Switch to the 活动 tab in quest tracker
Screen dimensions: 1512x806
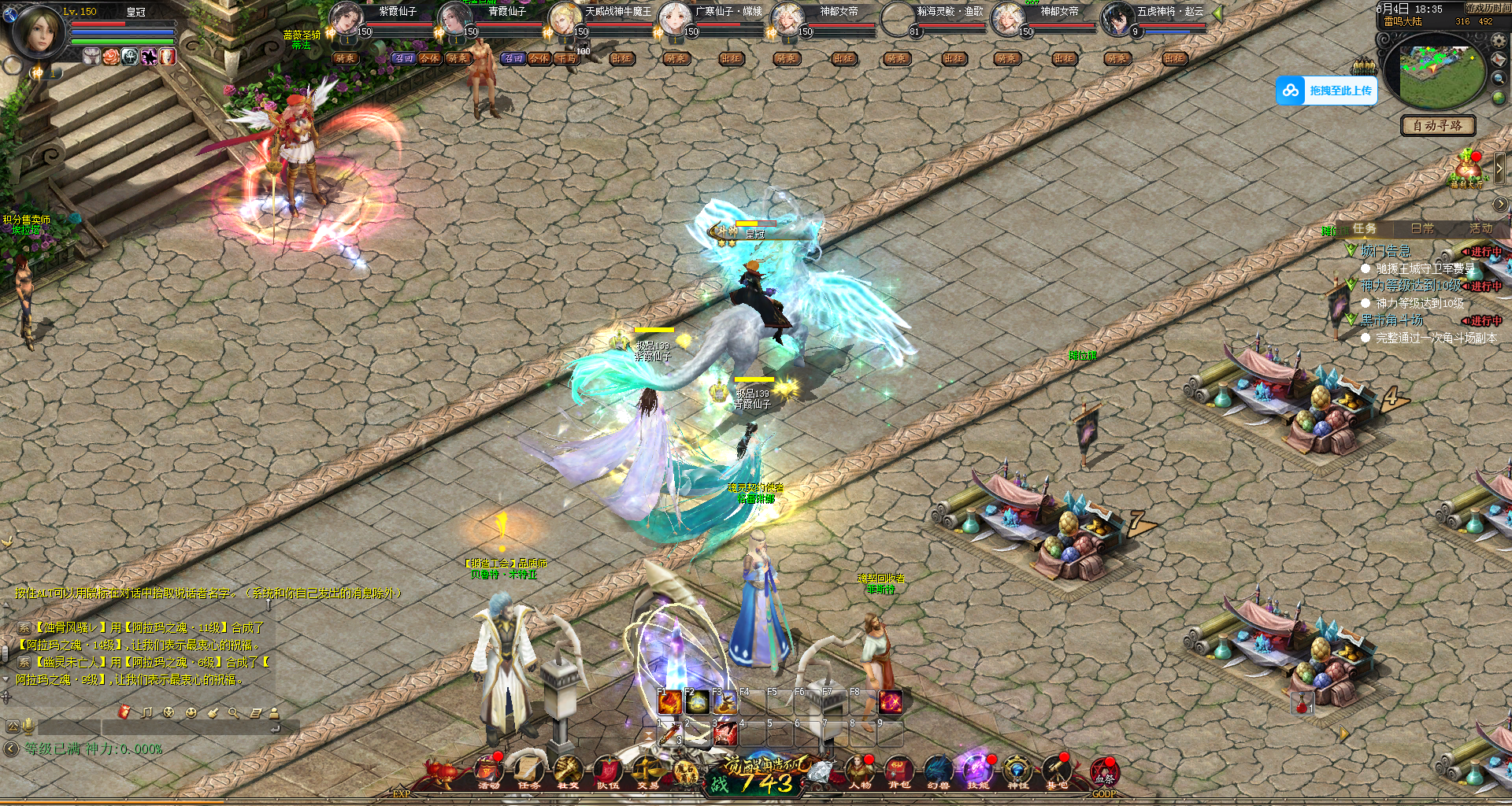click(1480, 228)
